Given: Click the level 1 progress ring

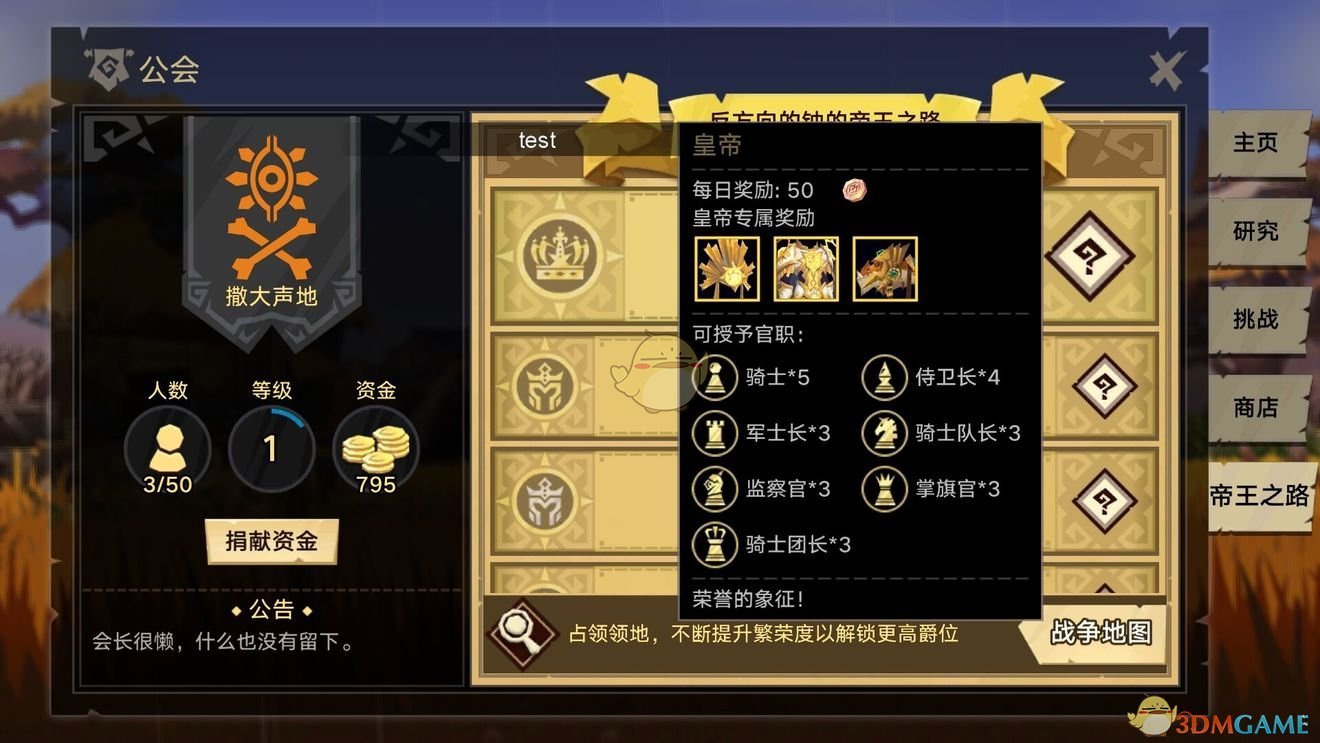Looking at the screenshot, I should [x=272, y=450].
